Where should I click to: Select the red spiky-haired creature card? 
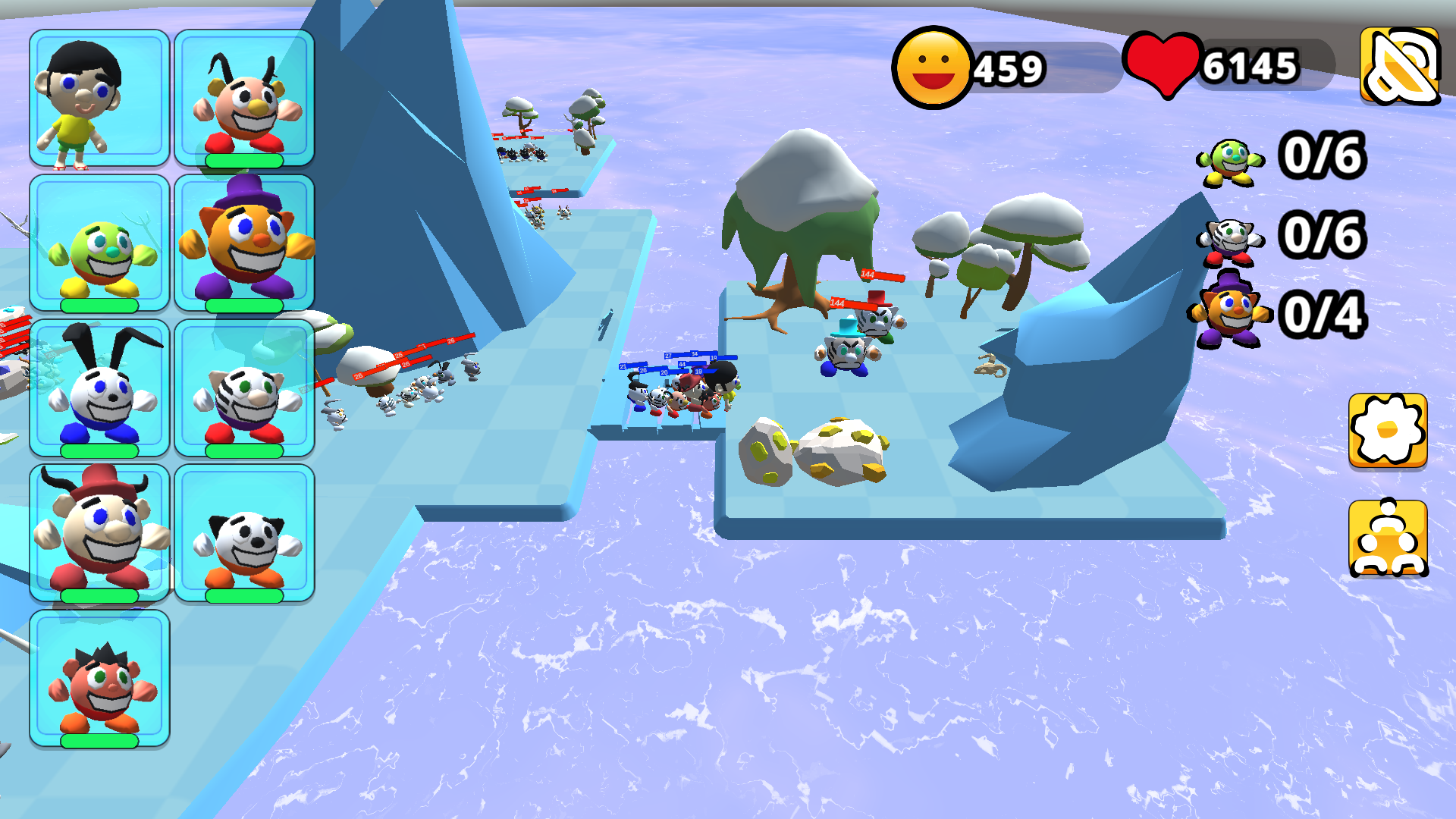pyautogui.click(x=99, y=678)
